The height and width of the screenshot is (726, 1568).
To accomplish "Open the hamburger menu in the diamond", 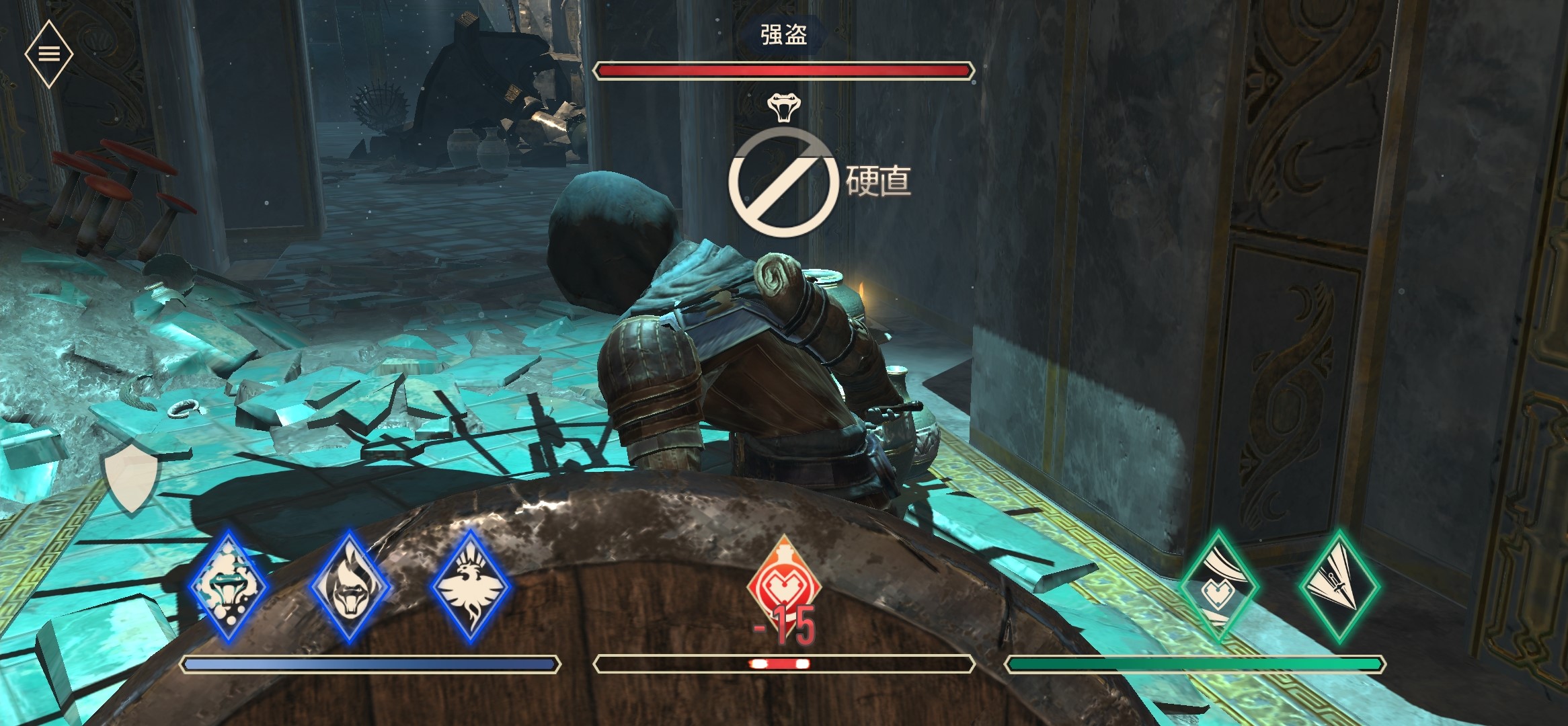I will [49, 54].
